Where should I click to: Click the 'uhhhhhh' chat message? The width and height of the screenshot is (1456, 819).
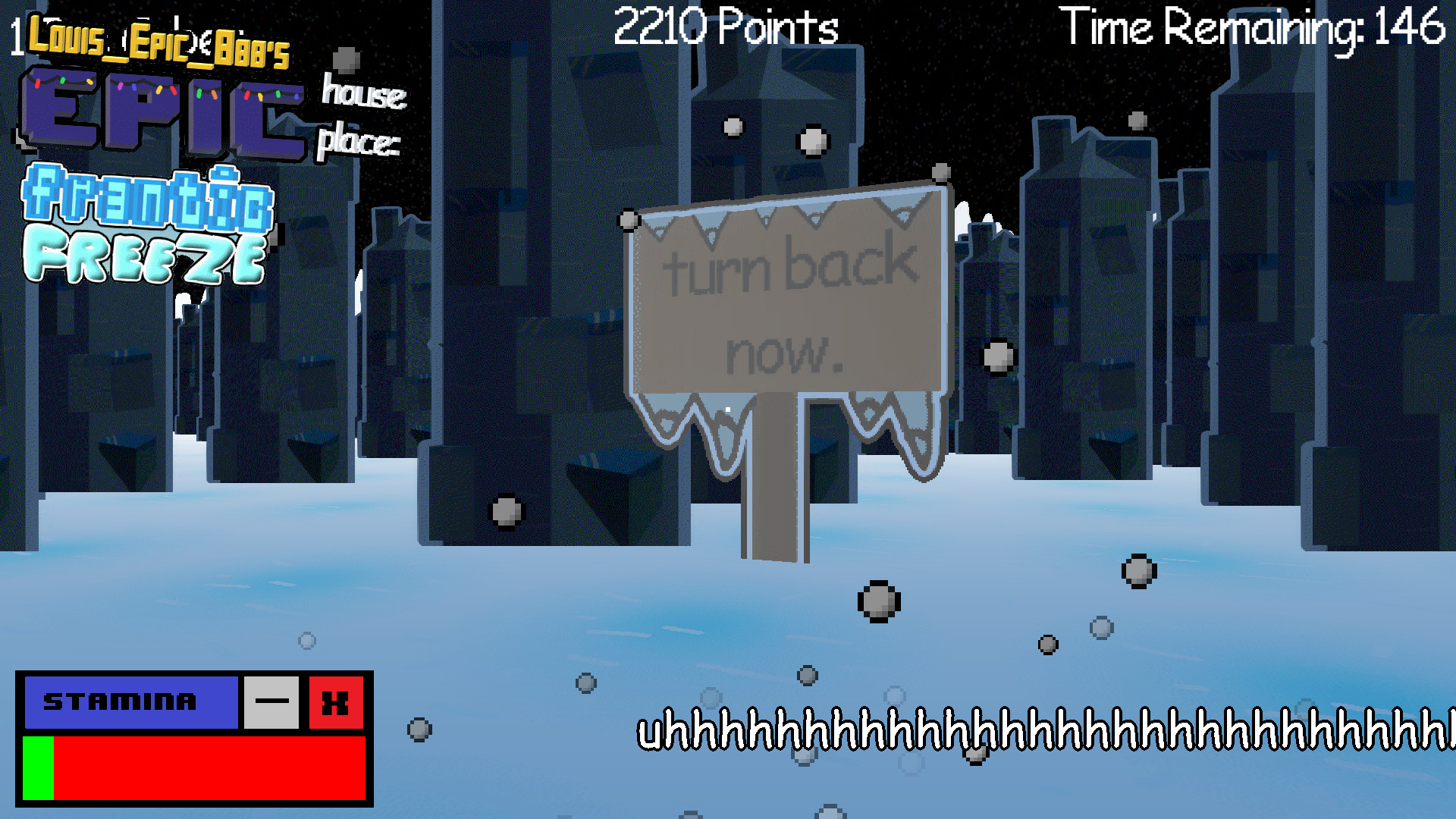click(1046, 732)
